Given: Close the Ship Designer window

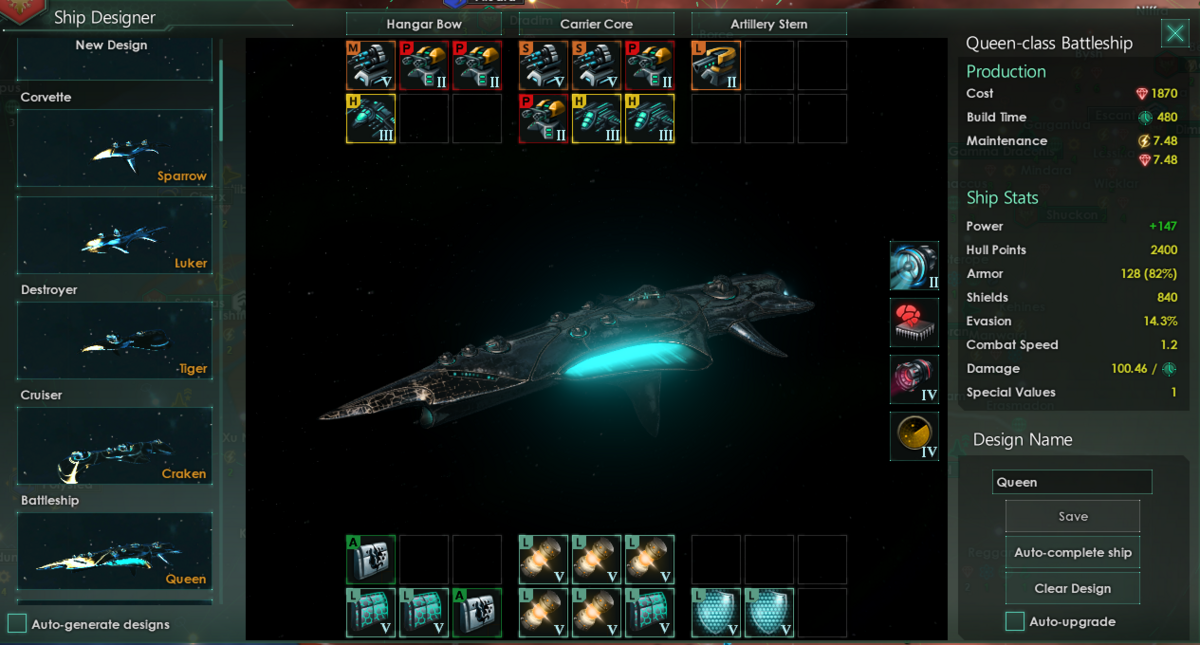Looking at the screenshot, I should 1174,35.
